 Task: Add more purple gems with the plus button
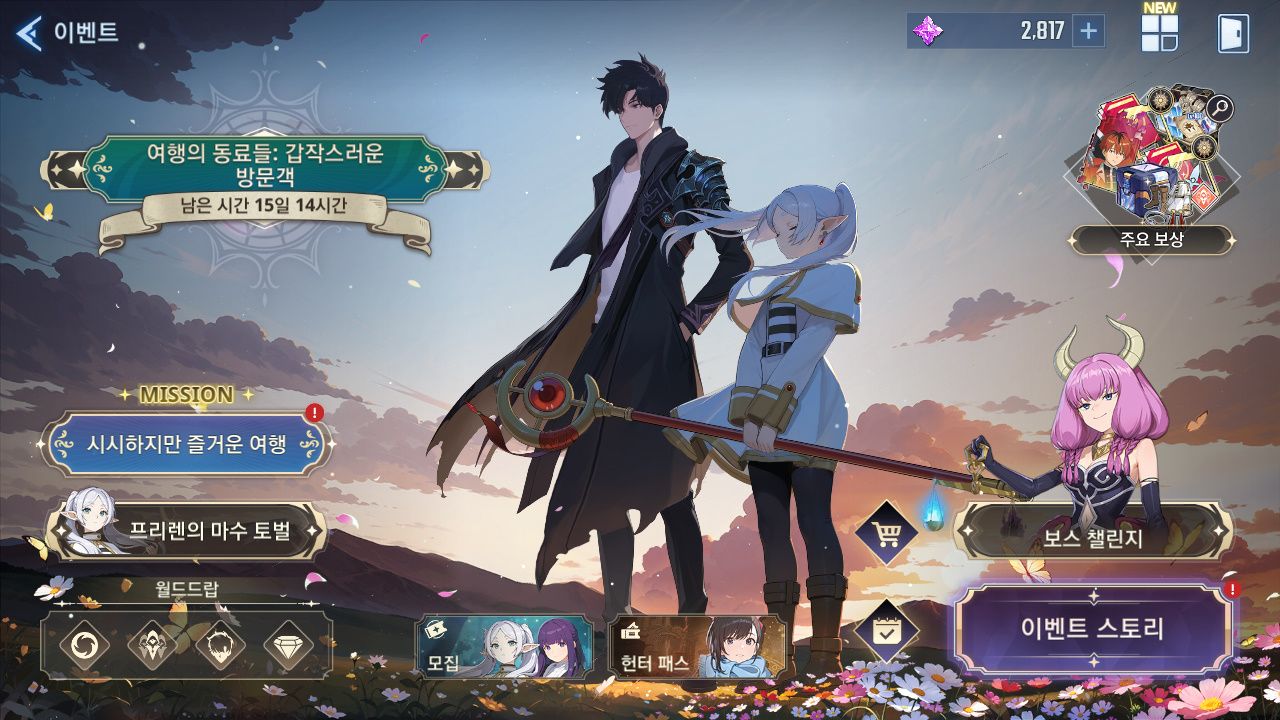coord(1088,31)
